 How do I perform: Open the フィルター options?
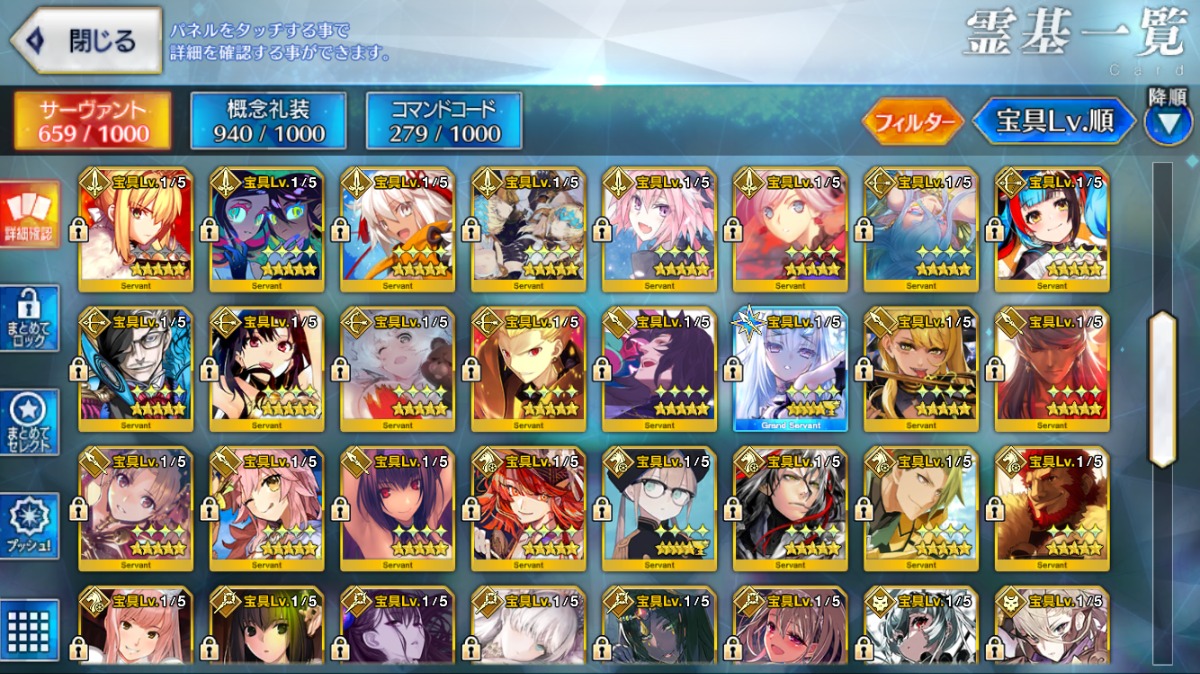[912, 122]
